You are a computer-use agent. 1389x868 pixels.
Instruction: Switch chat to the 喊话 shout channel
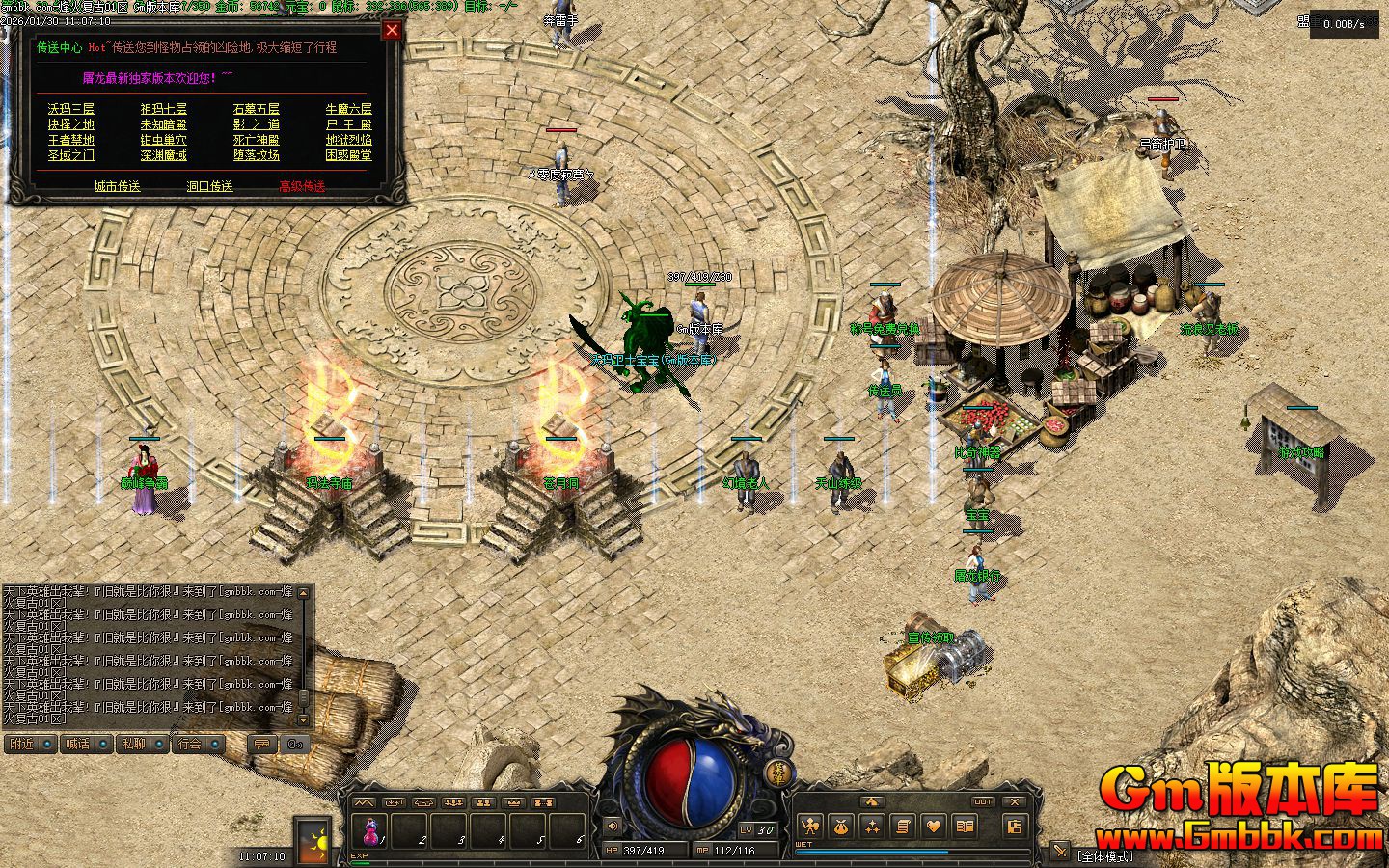[77, 744]
